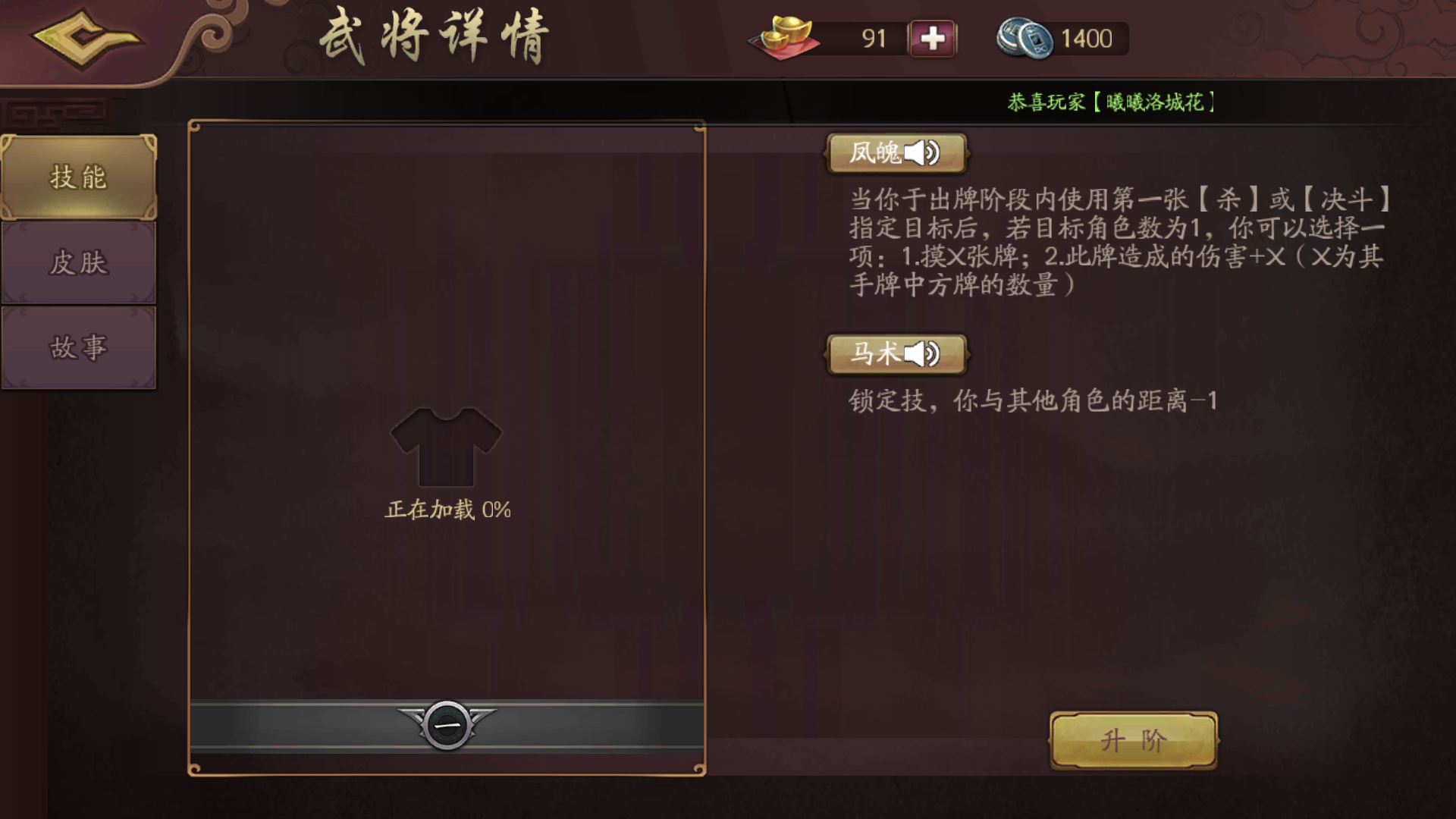Viewport: 1456px width, 819px height.
Task: Click the coin balance showing 1400
Action: point(1084,38)
